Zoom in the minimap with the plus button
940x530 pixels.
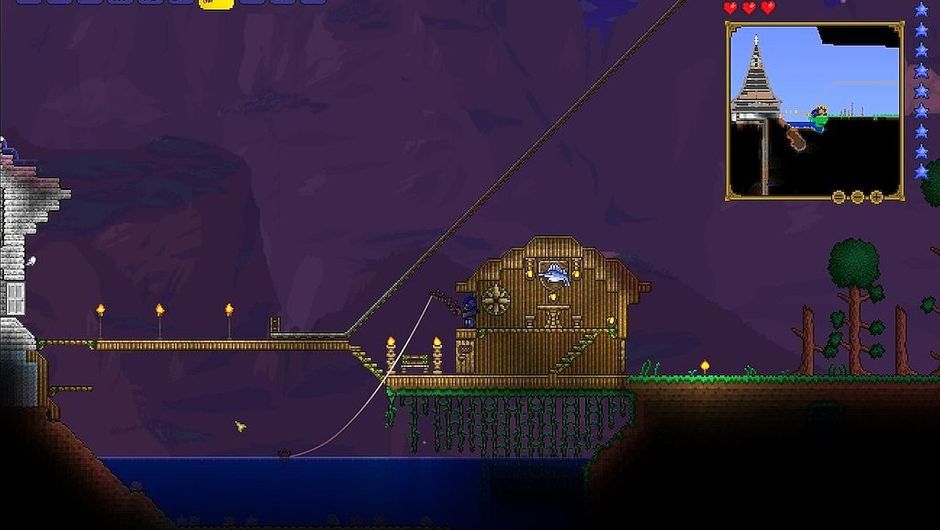tap(877, 197)
